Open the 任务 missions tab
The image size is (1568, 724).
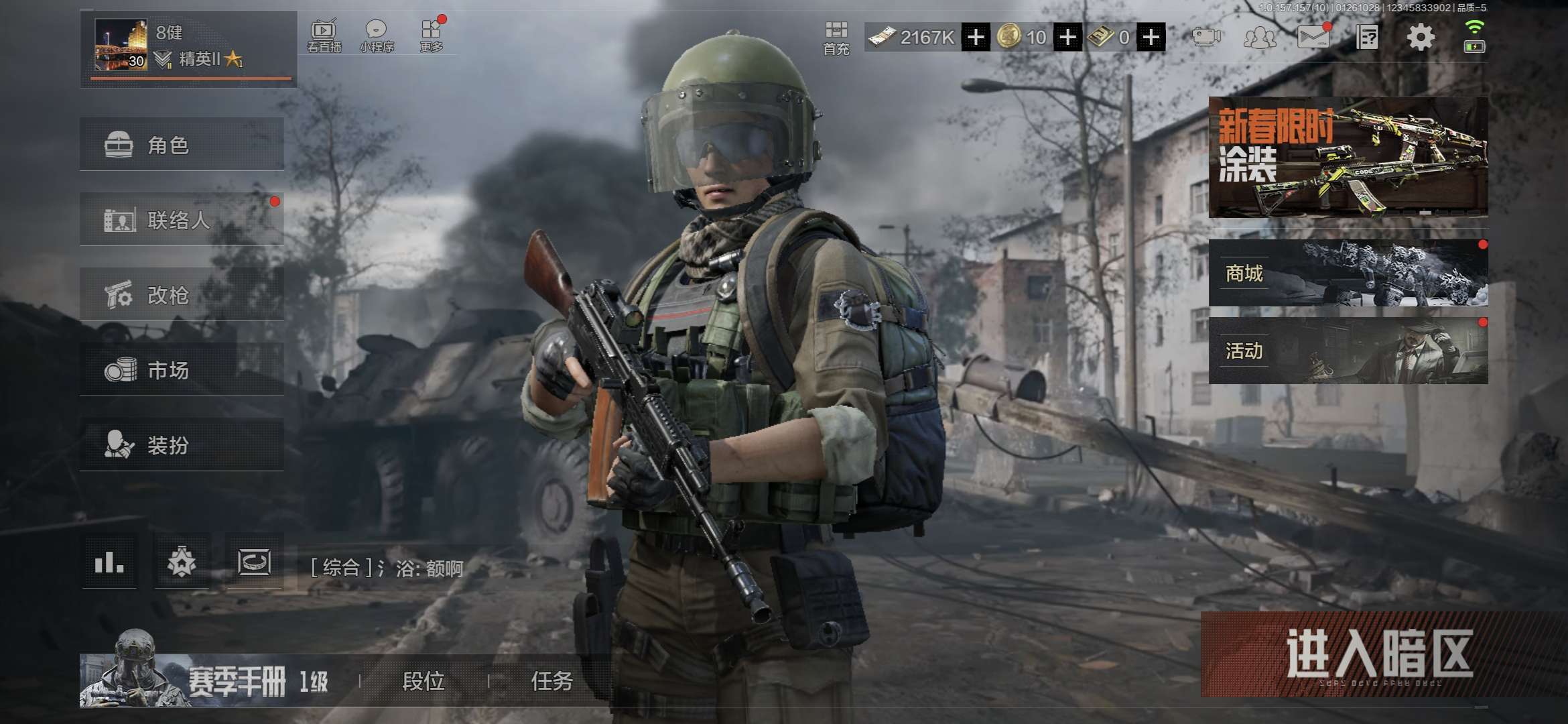551,681
